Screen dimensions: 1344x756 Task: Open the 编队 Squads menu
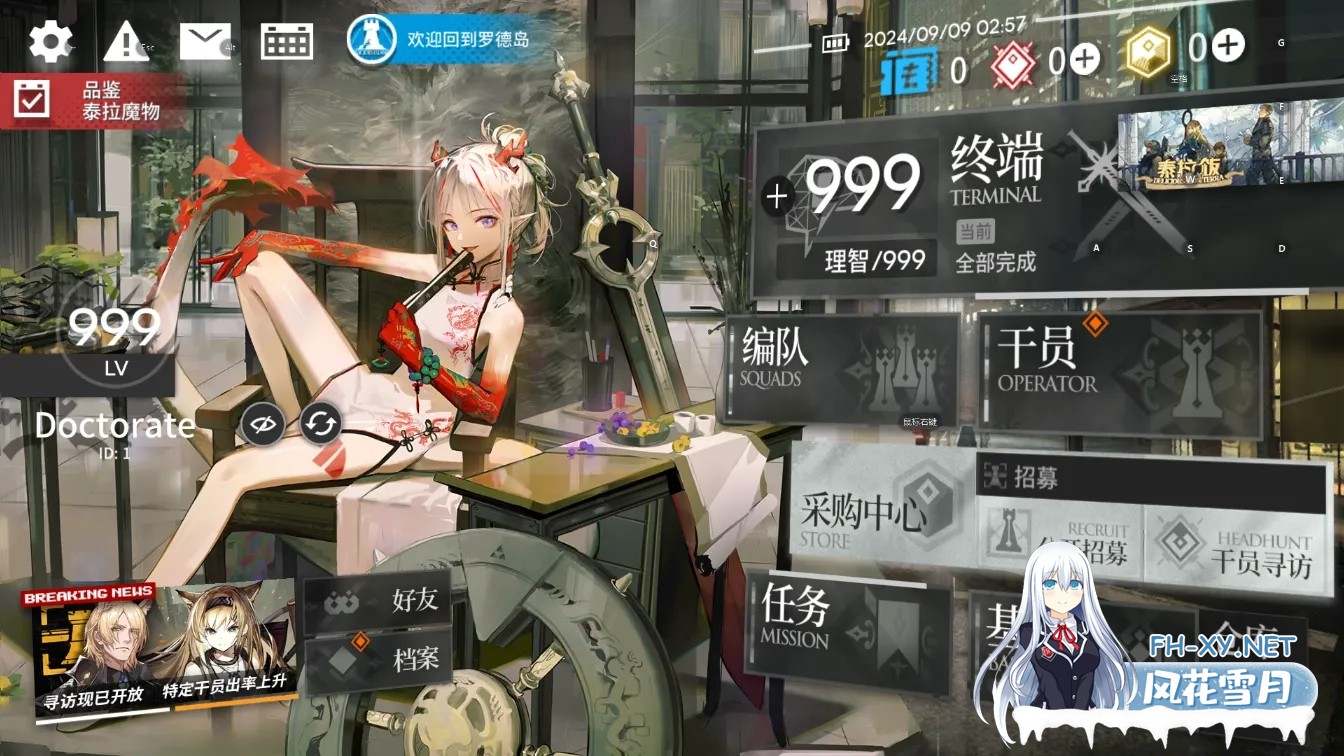[840, 368]
